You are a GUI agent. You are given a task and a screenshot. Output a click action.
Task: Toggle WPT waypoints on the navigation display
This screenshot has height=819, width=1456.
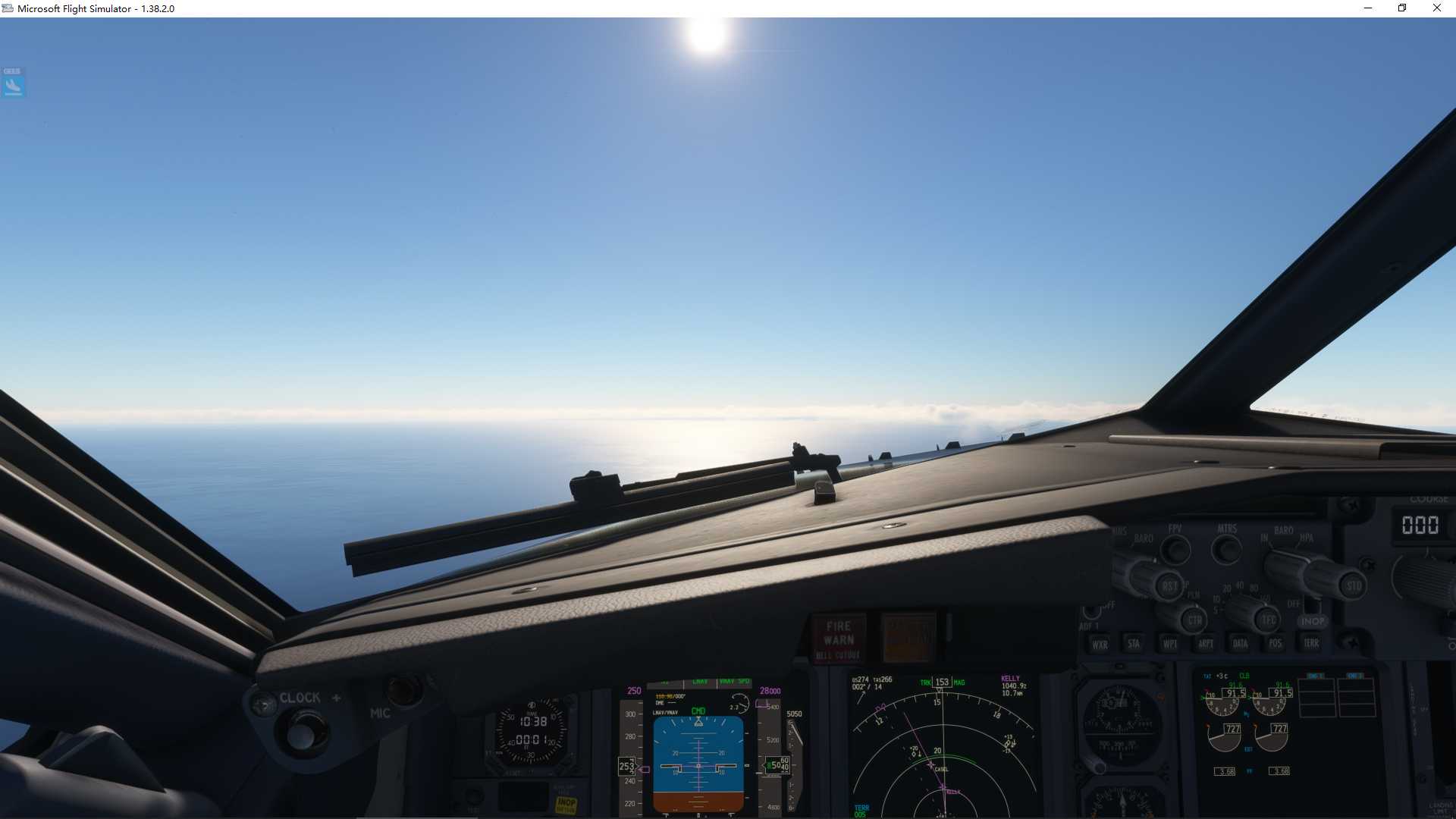tap(1169, 643)
